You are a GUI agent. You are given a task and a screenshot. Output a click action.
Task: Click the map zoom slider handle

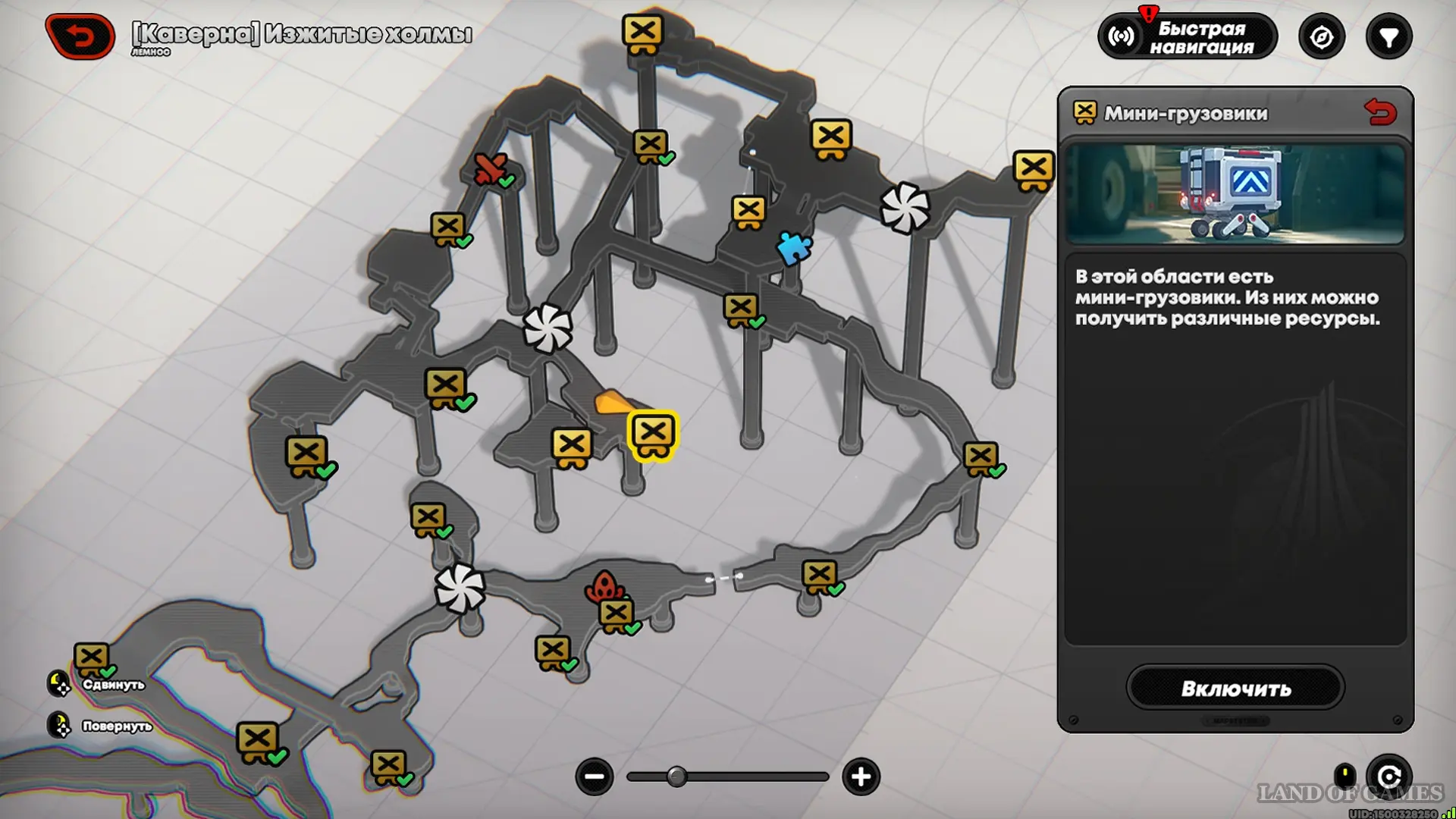point(676,777)
